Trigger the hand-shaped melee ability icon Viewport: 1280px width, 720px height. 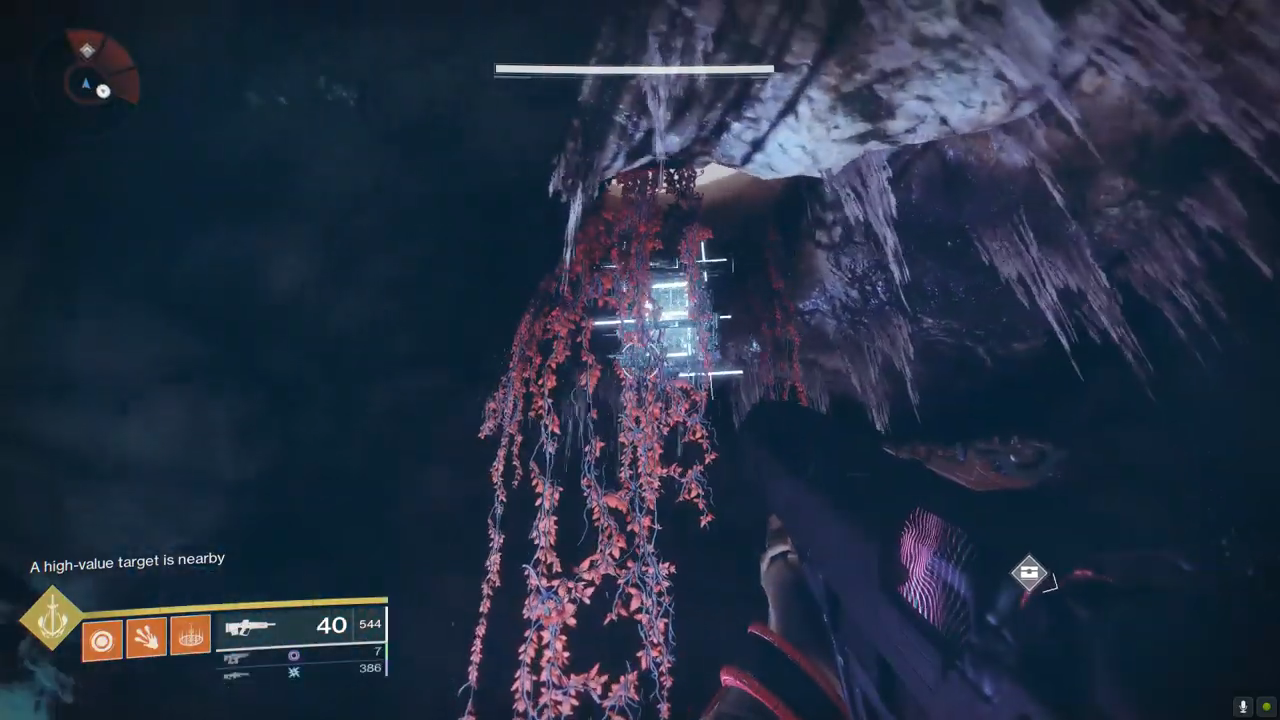(x=146, y=637)
